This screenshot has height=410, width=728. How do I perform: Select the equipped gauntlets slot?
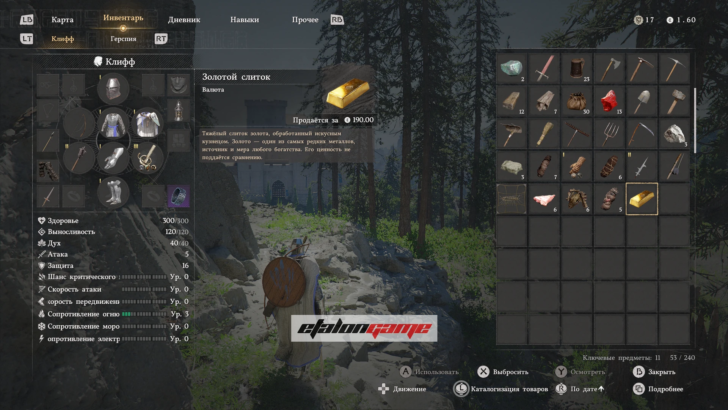click(x=113, y=158)
